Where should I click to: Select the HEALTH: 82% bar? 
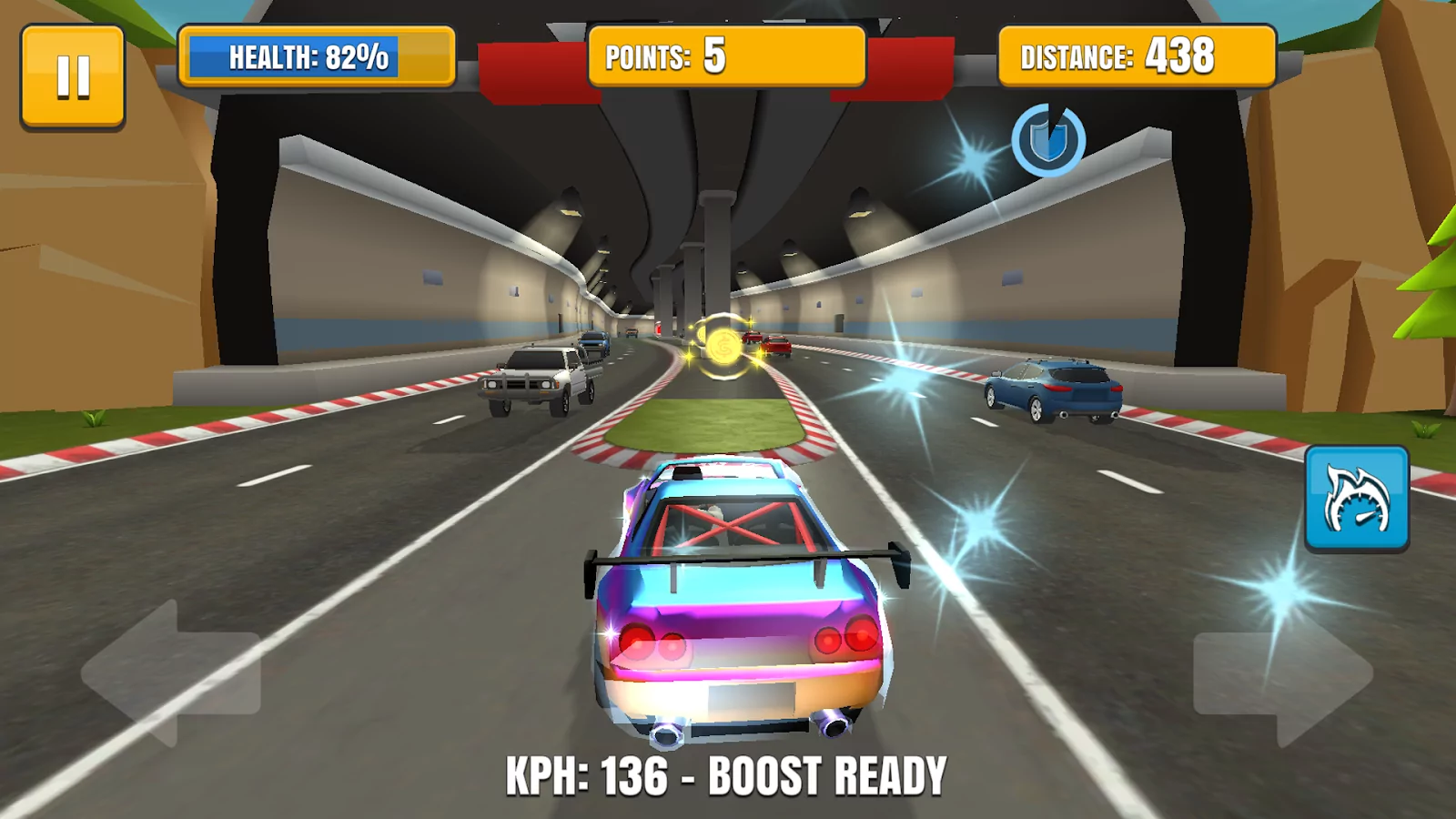click(317, 56)
